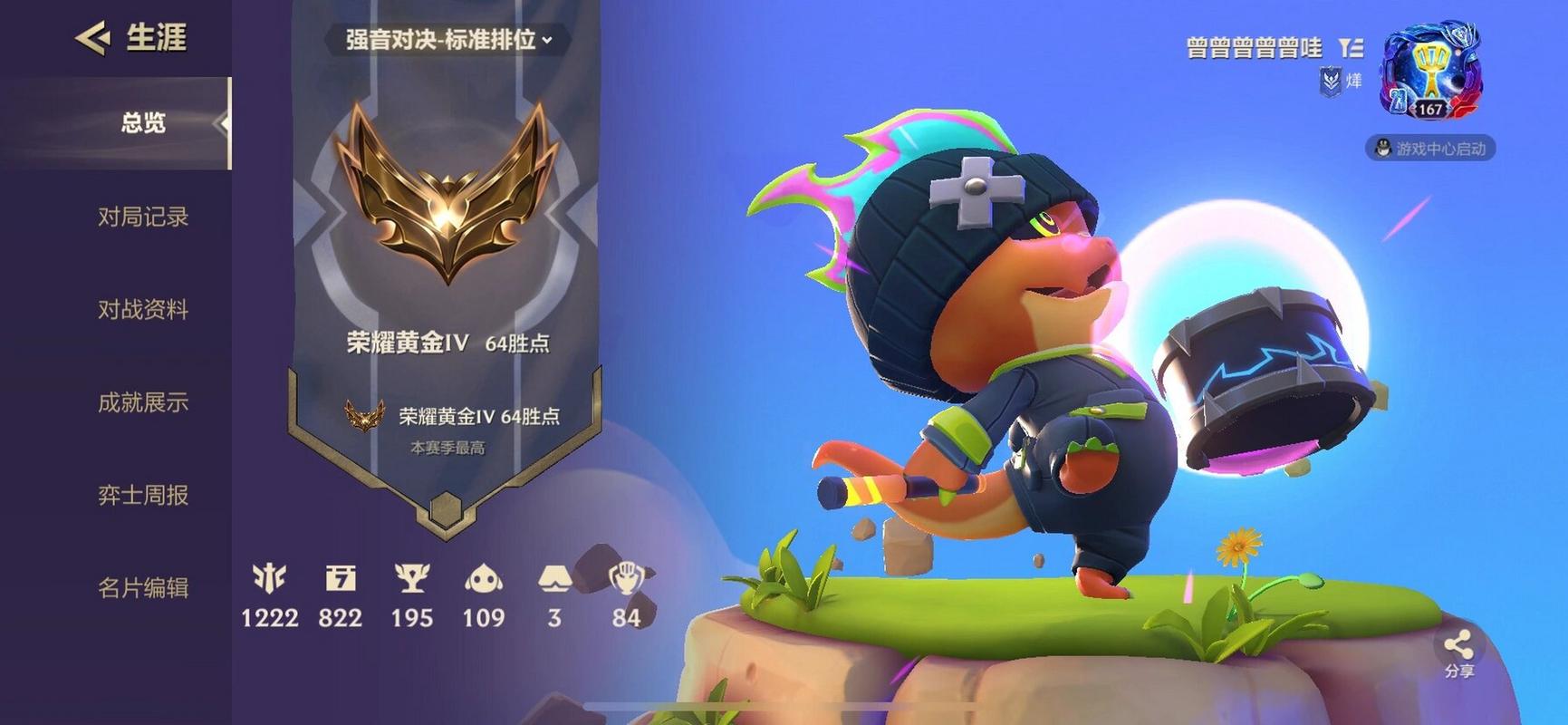Tap the 游戏中心启动 badge
This screenshot has height=725, width=1568.
tap(1430, 149)
